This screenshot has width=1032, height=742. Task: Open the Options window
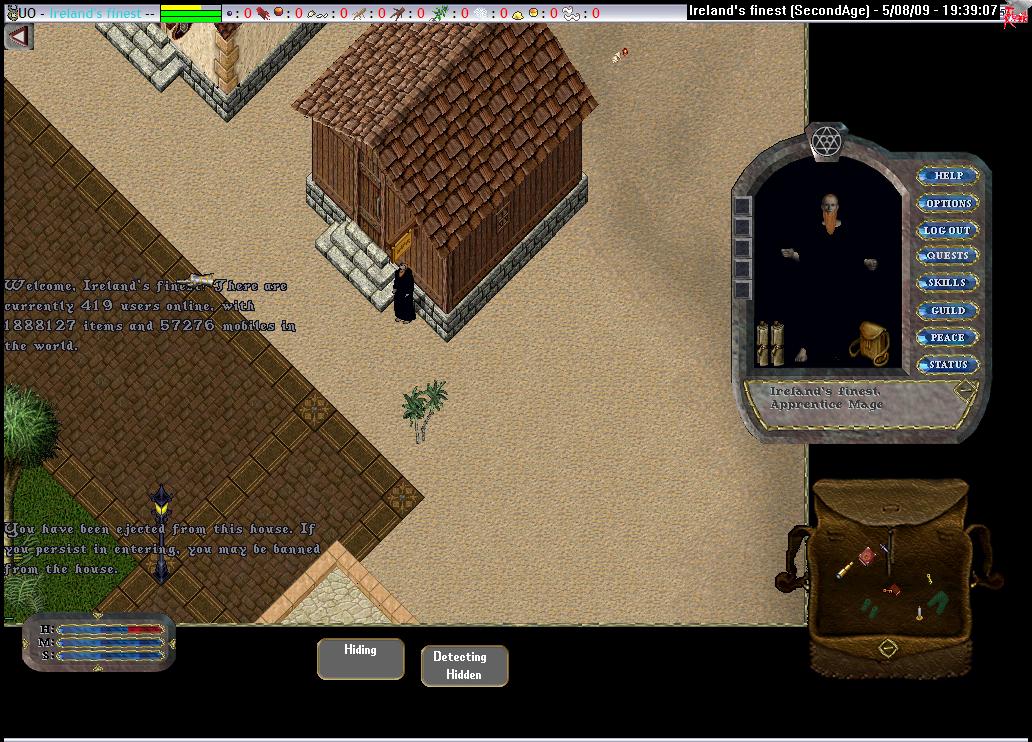pos(947,203)
